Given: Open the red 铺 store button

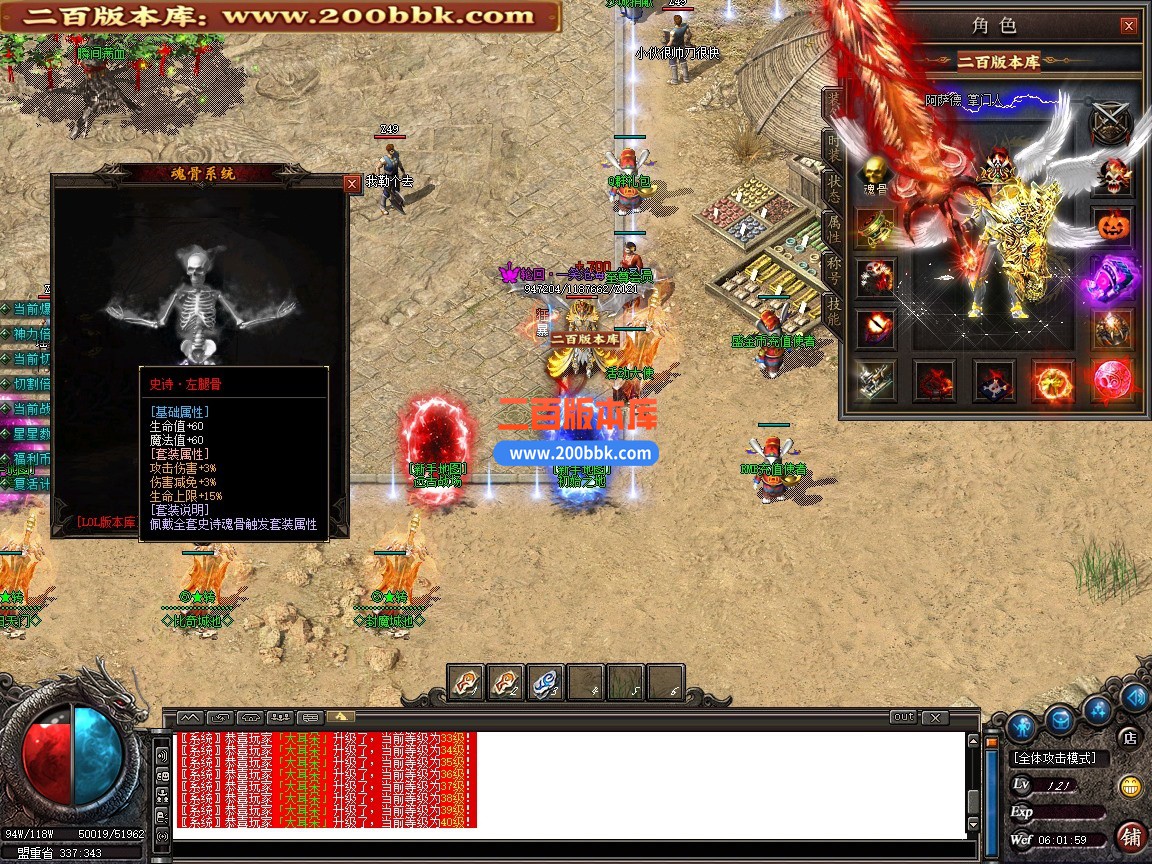Looking at the screenshot, I should point(1132,835).
